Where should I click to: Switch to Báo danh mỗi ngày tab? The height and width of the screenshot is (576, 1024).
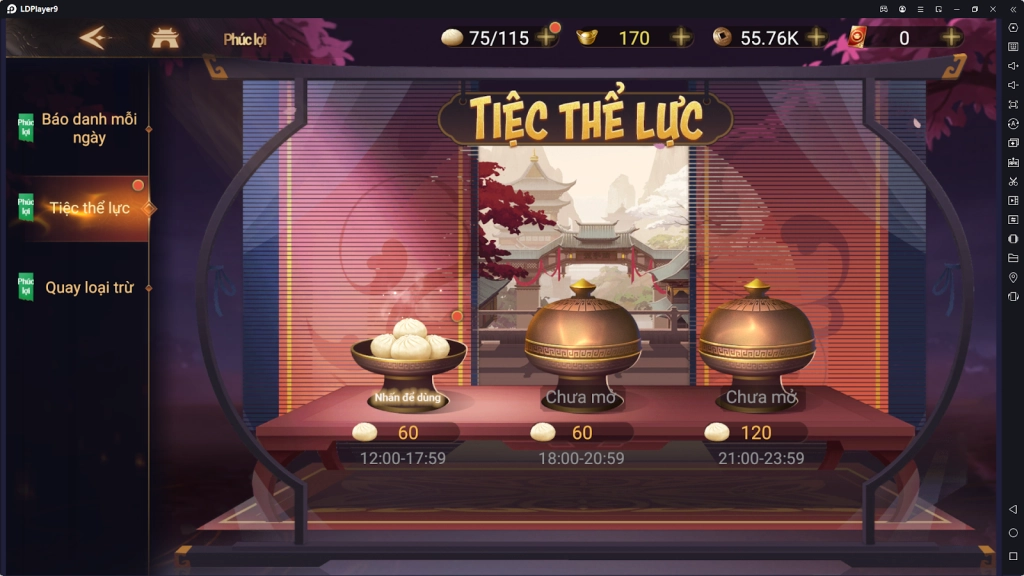point(88,128)
